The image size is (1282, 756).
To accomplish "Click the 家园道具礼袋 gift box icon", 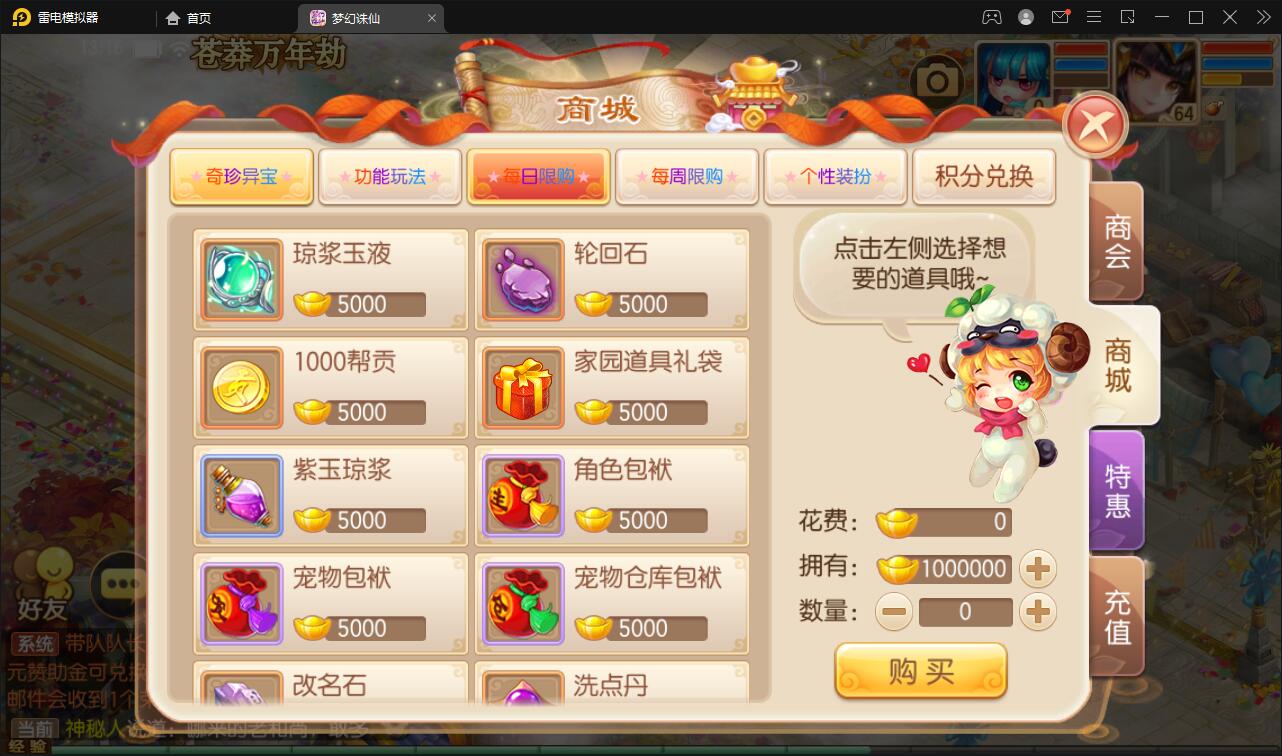I will tap(522, 386).
